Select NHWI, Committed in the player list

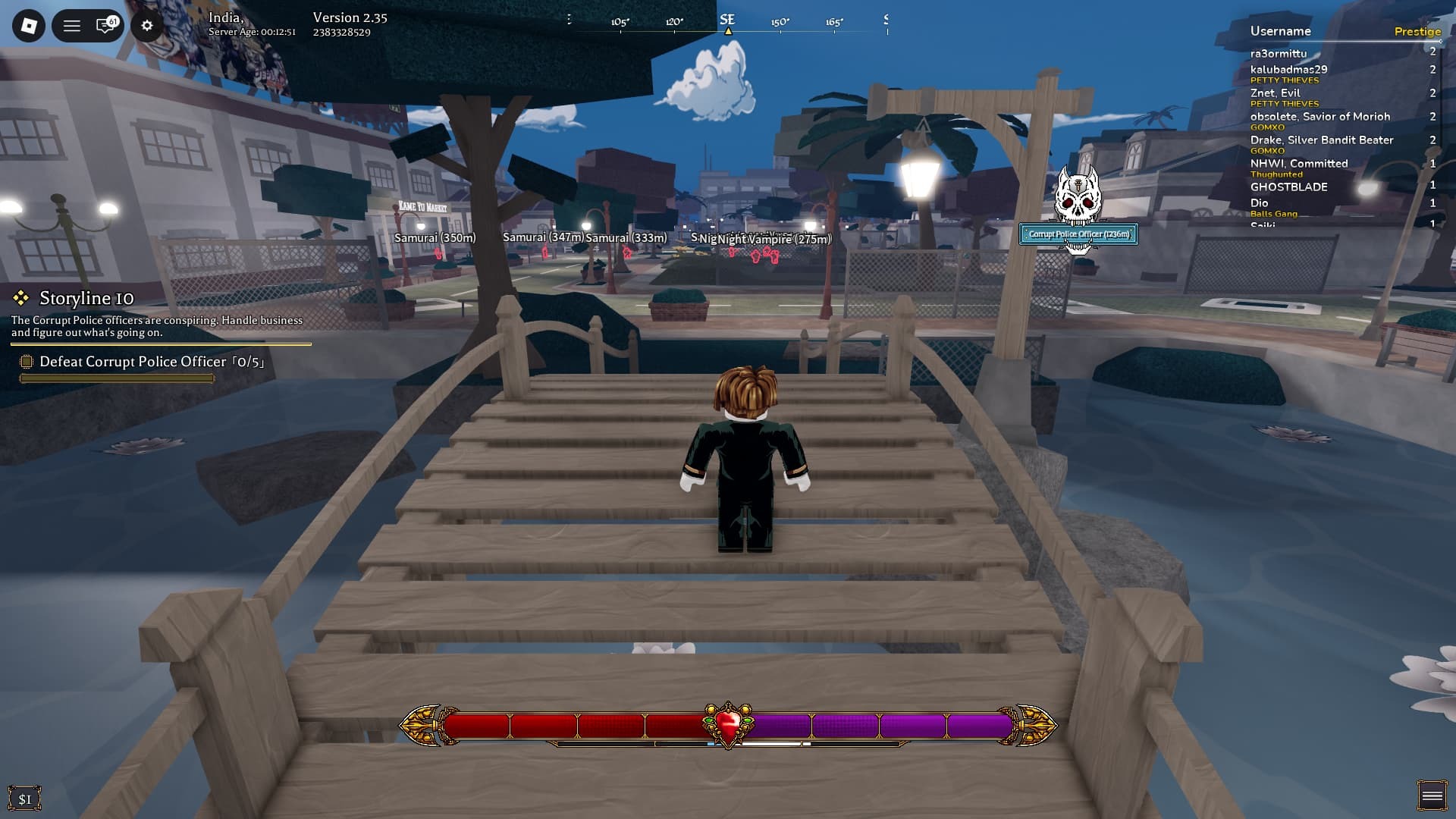click(1298, 164)
